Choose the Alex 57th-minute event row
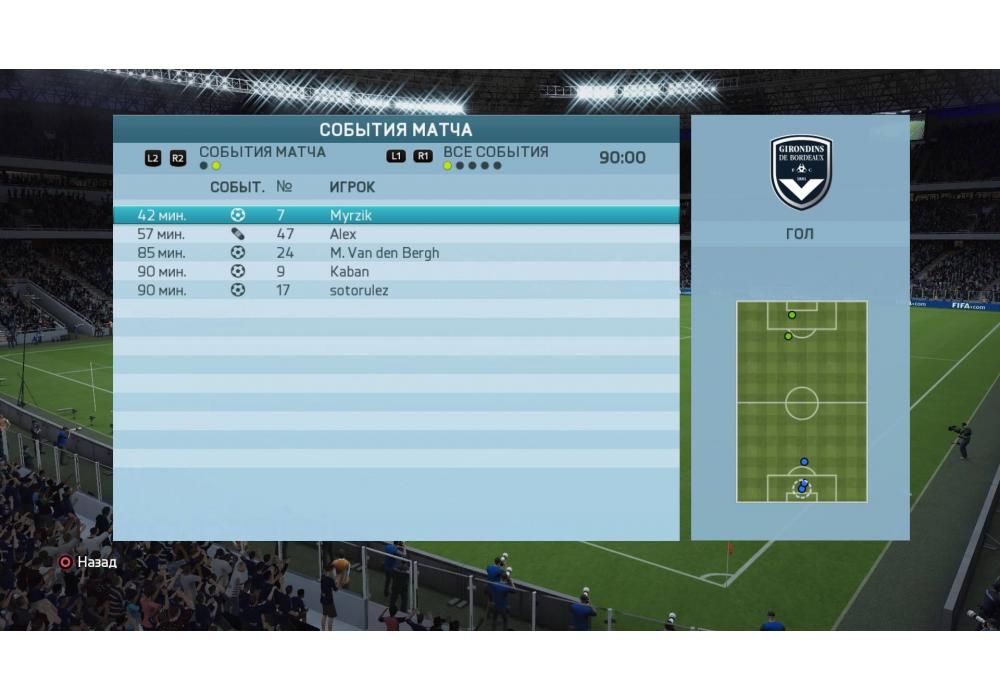Image resolution: width=1000 pixels, height=700 pixels. 395,234
